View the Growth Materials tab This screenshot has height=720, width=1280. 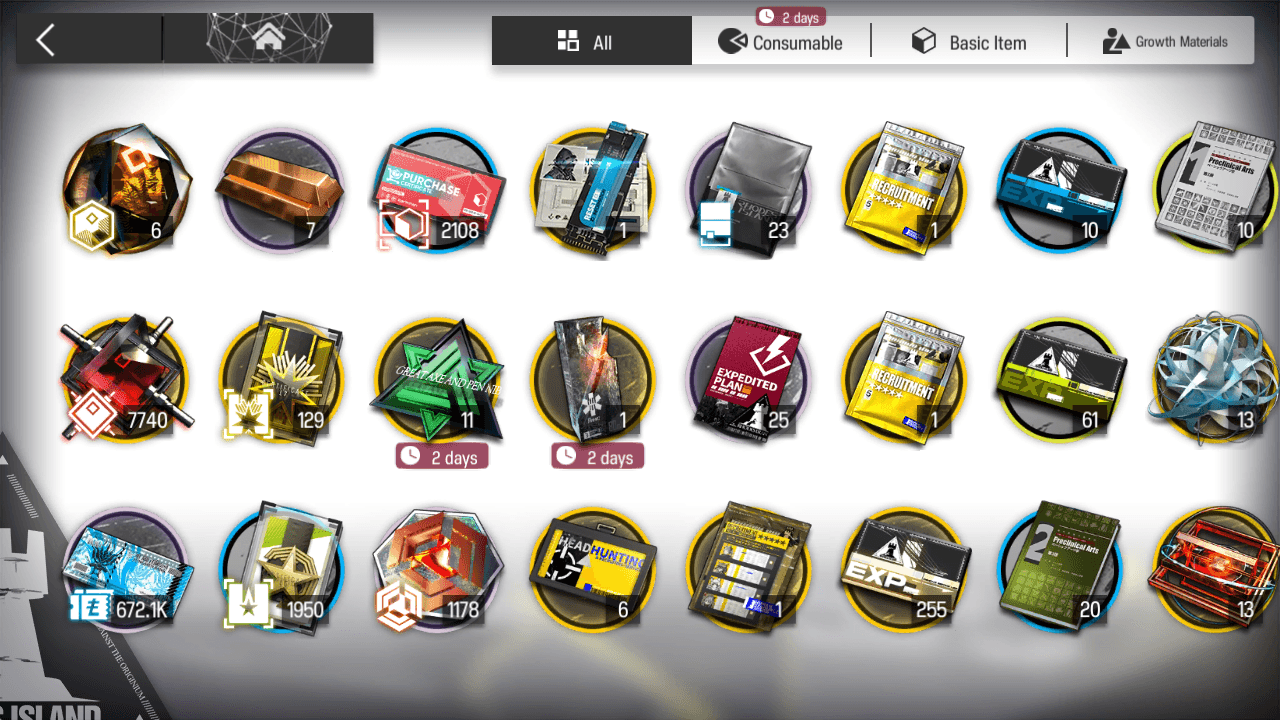[1164, 42]
